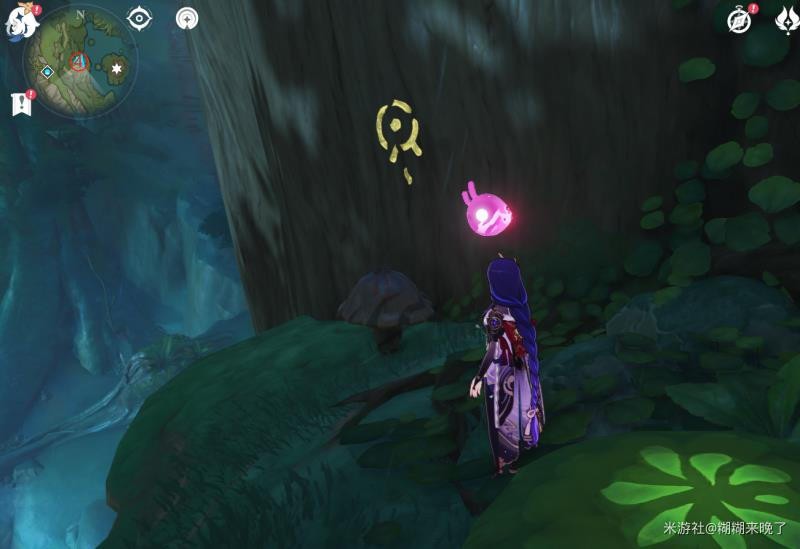Viewport: 800px width, 549px height.
Task: Activate the eye-shaped Elemental Sight icon
Action: click(139, 18)
